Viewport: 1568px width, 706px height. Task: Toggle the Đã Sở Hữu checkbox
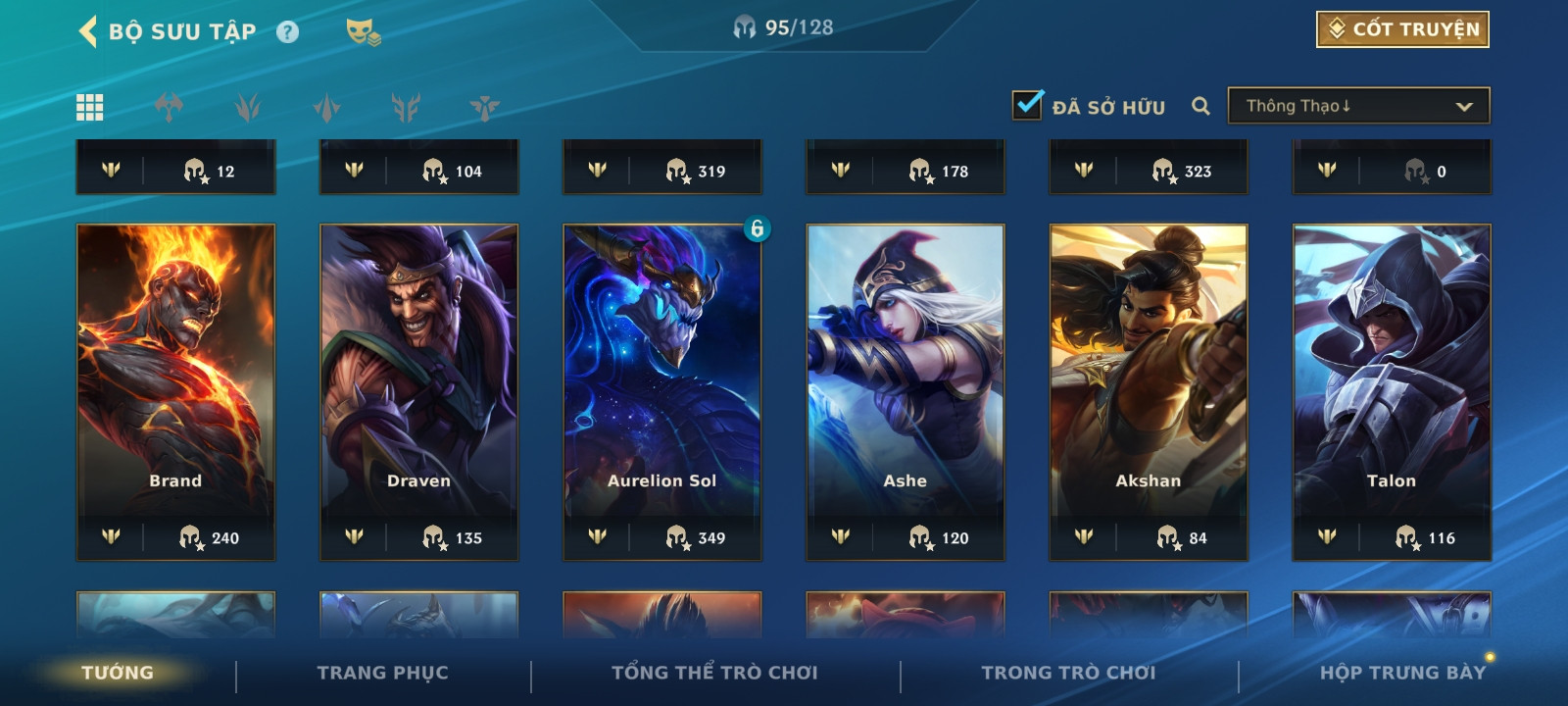click(x=1027, y=105)
